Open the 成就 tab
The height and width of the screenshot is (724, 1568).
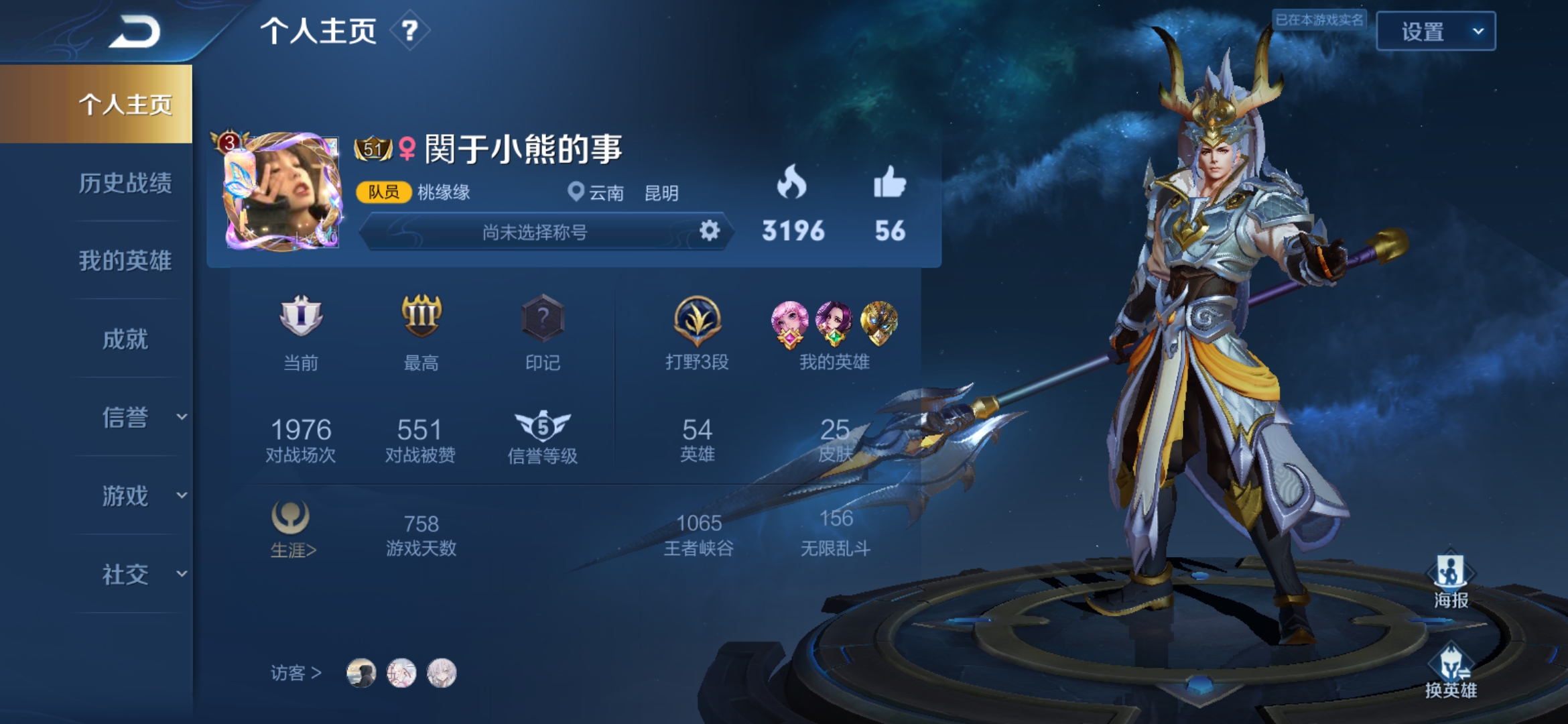click(125, 339)
